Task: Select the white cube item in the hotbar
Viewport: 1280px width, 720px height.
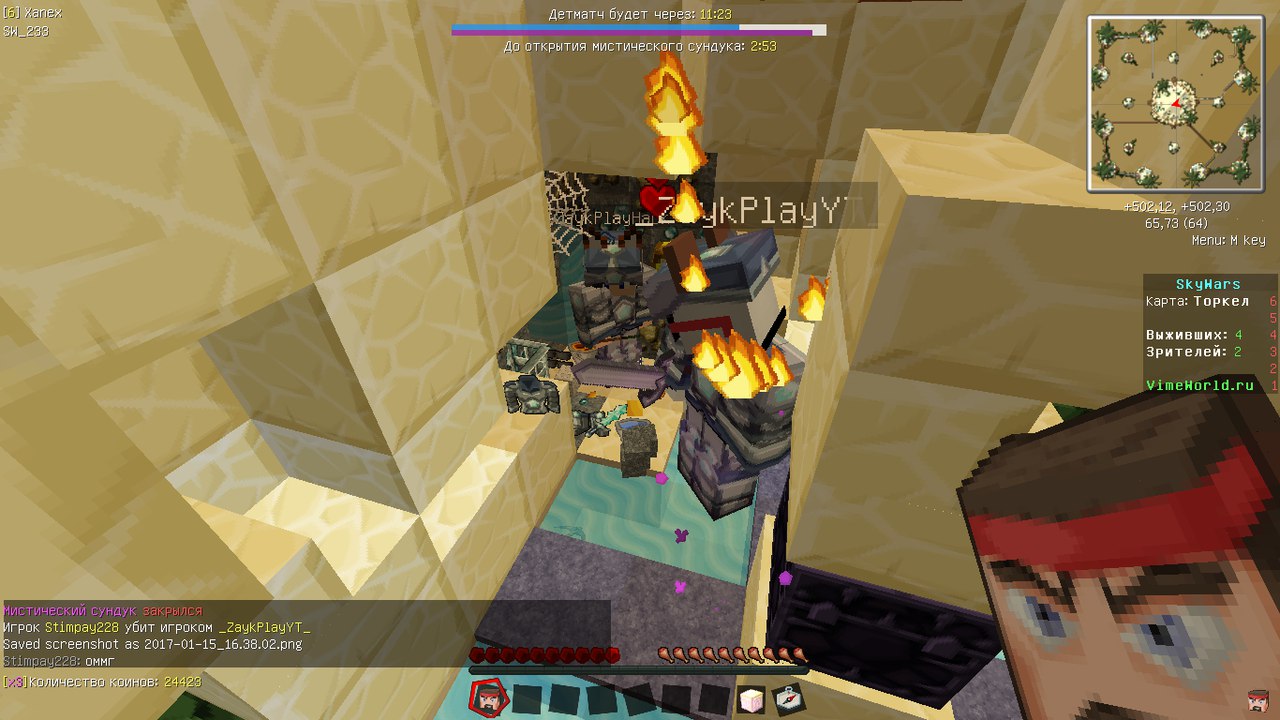Action: 753,700
